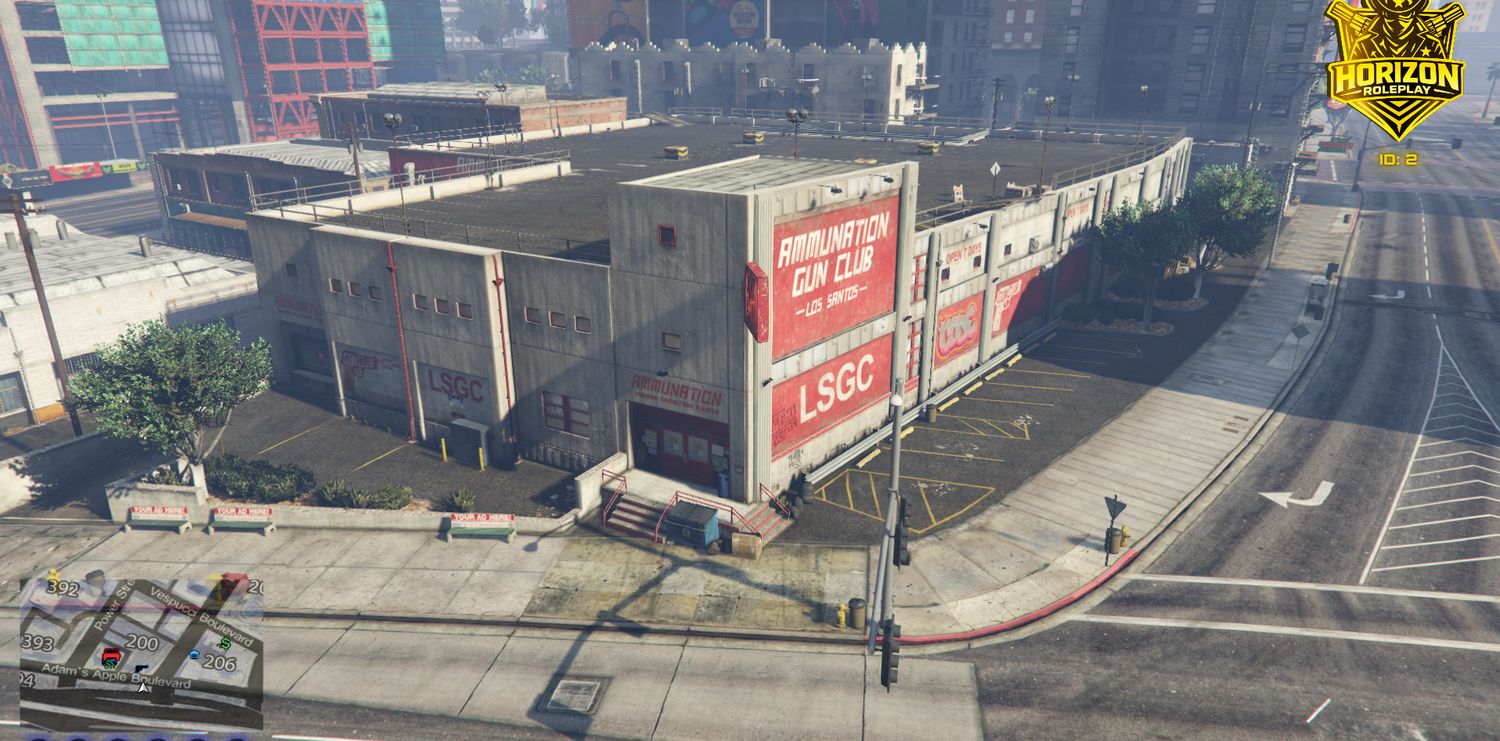Screen dimensions: 1500x741
Task: Click the white player arrow on minimap
Action: (x=143, y=687)
